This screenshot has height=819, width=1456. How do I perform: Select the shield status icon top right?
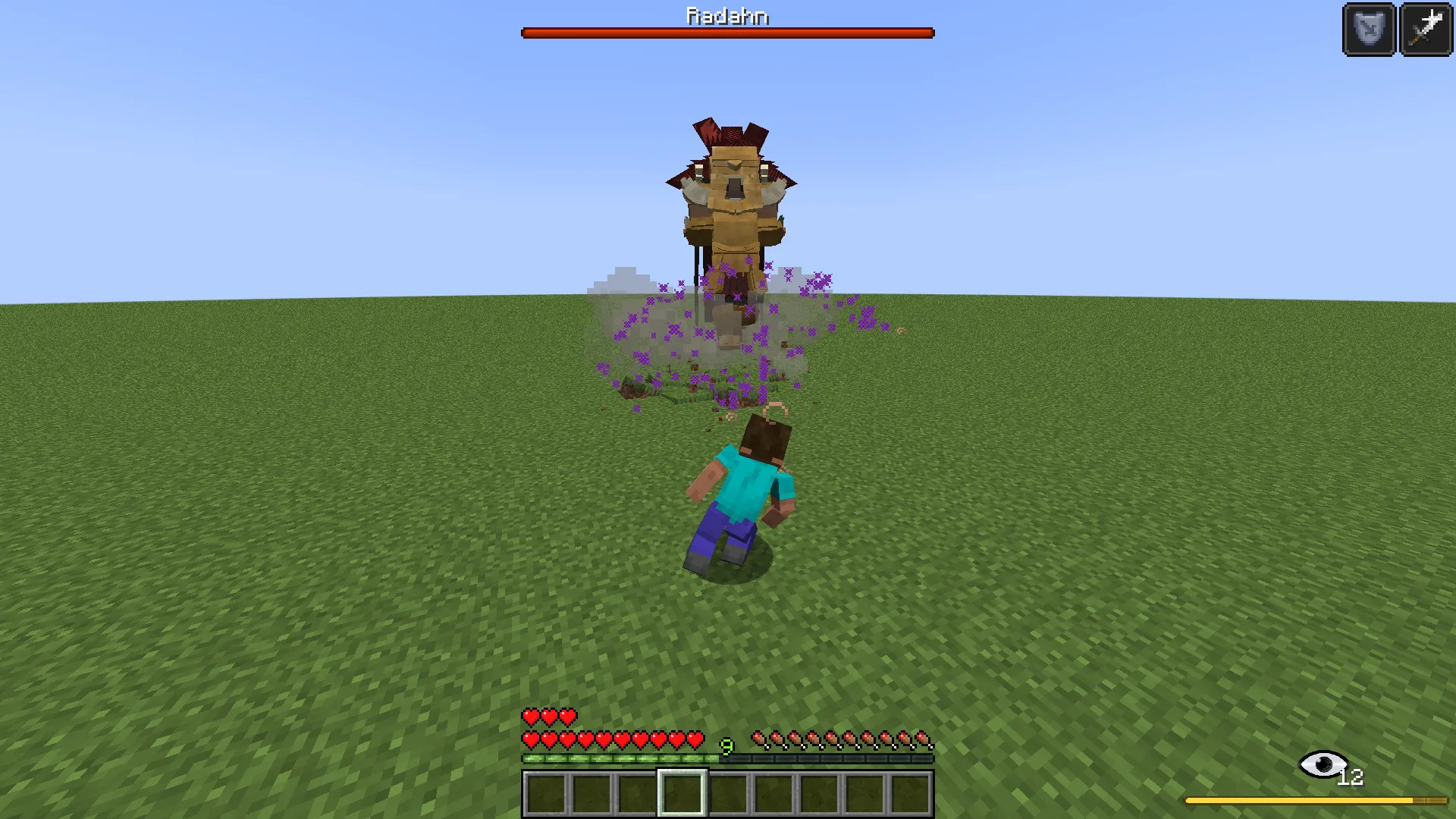1367,30
